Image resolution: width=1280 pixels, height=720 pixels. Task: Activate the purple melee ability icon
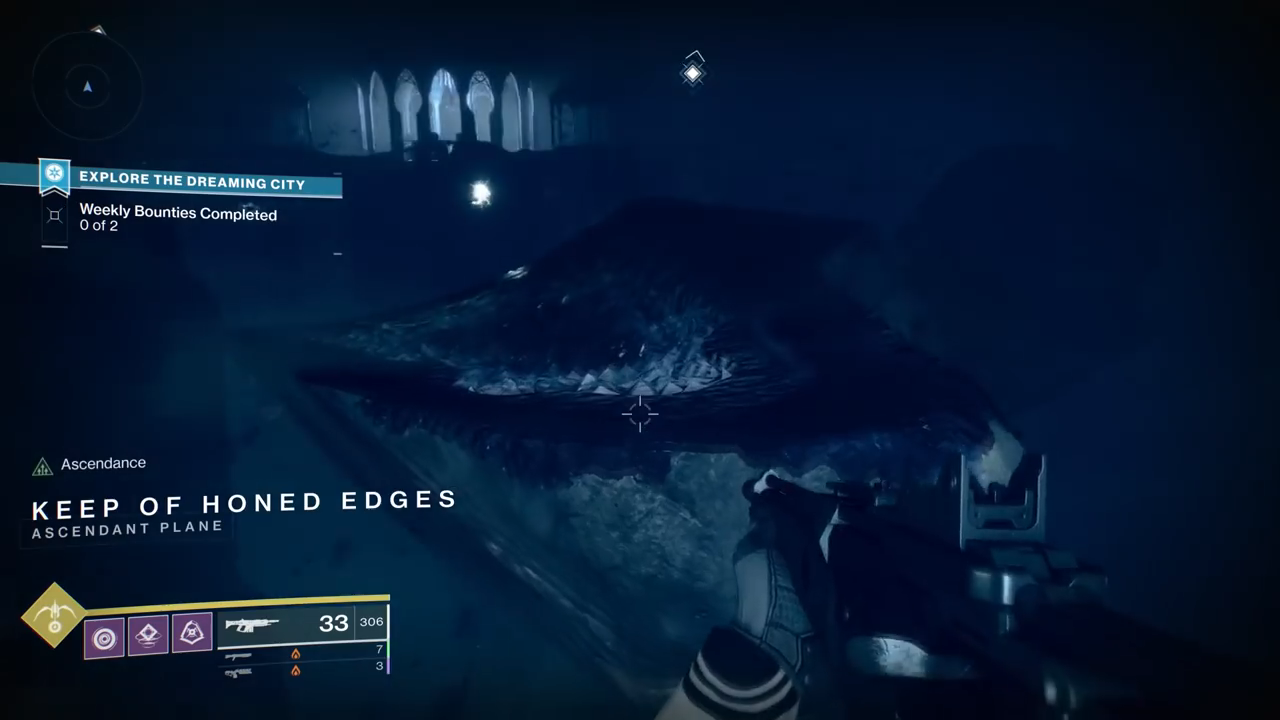pyautogui.click(x=192, y=634)
